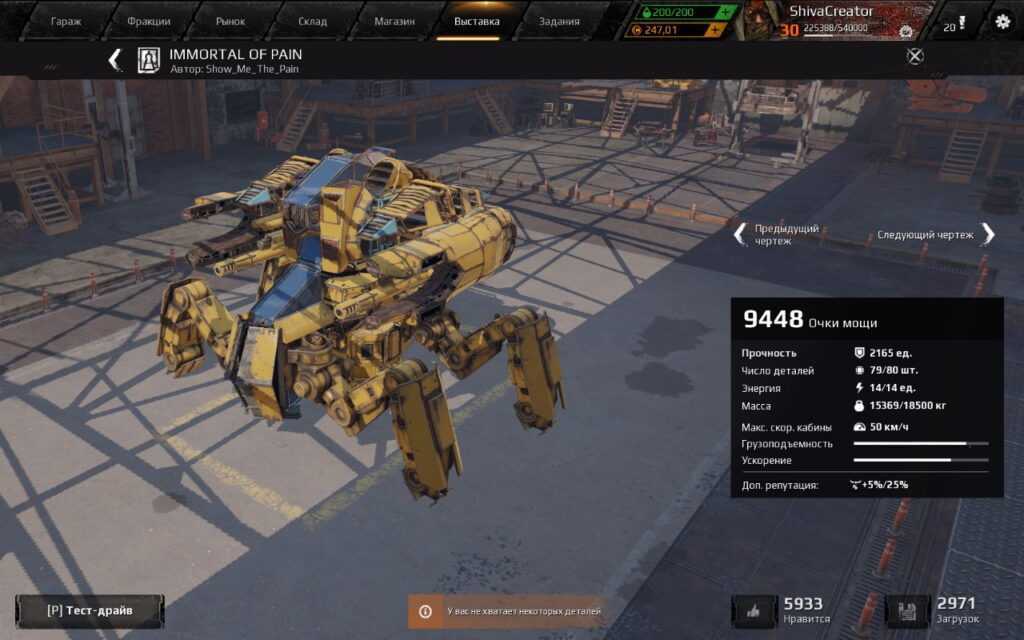Select the Магазин shop tab
The image size is (1024, 640).
click(393, 21)
